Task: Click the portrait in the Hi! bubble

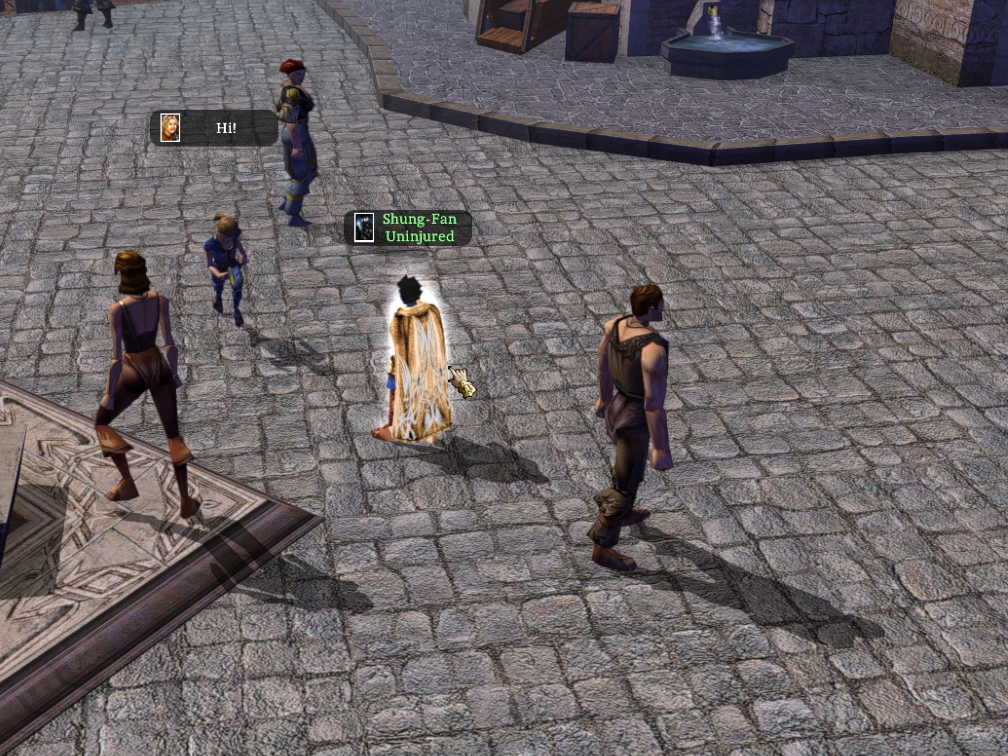Action: click(171, 128)
